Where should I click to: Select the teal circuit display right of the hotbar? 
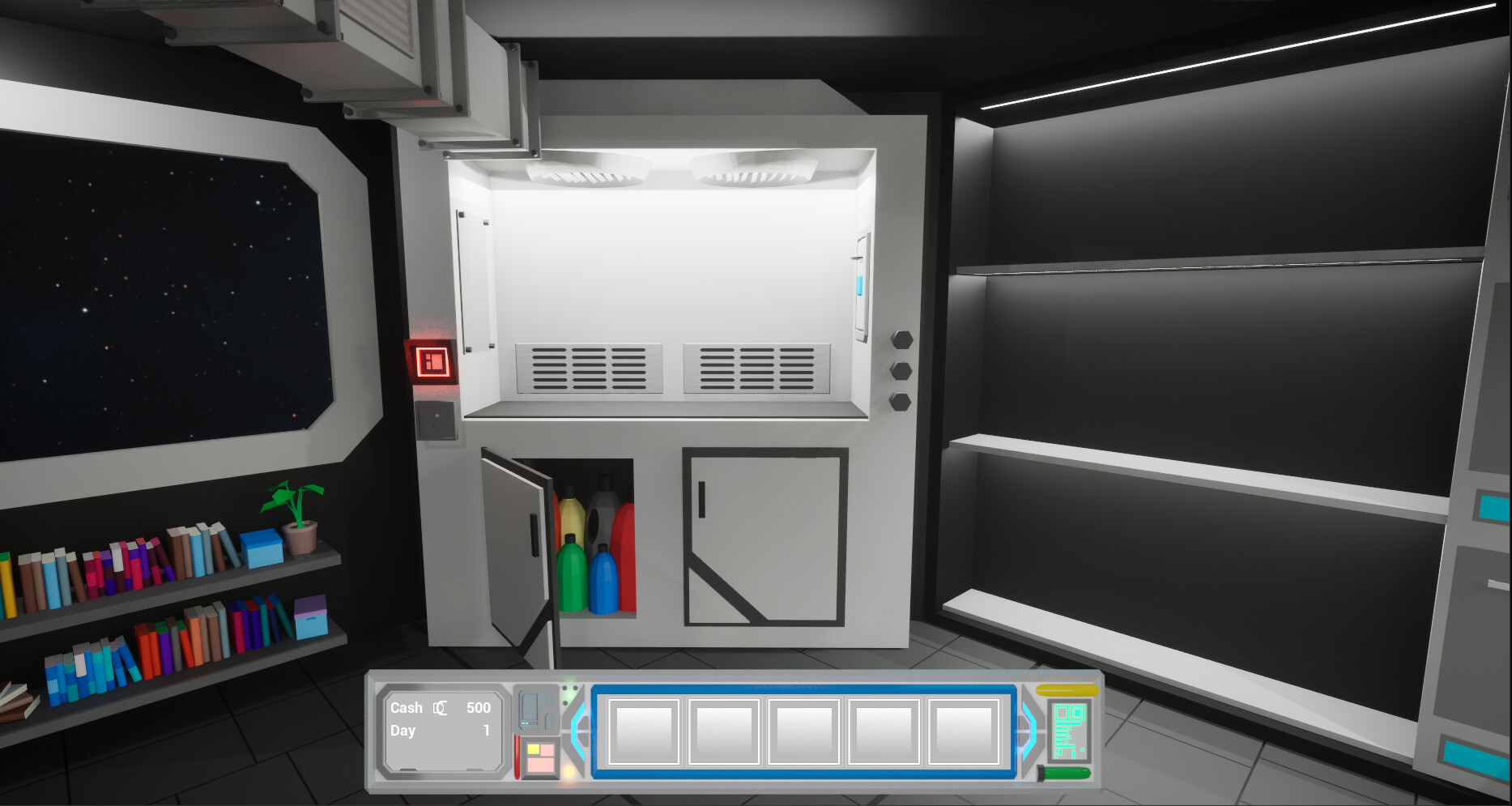[x=1070, y=731]
